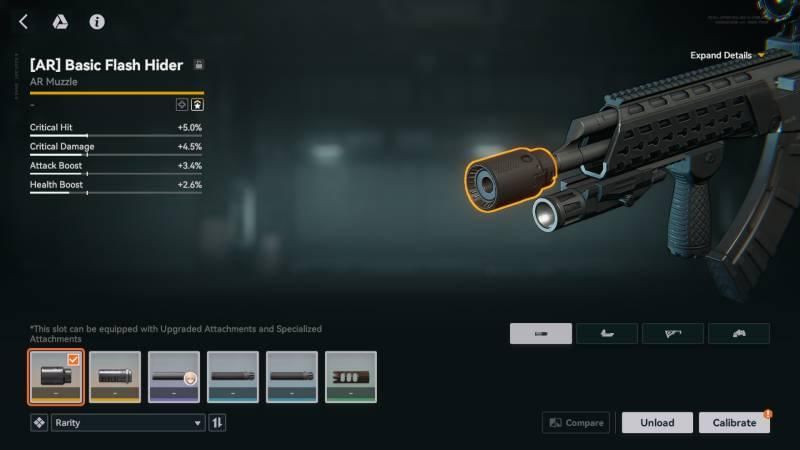Unload the equipped attachment

(657, 423)
